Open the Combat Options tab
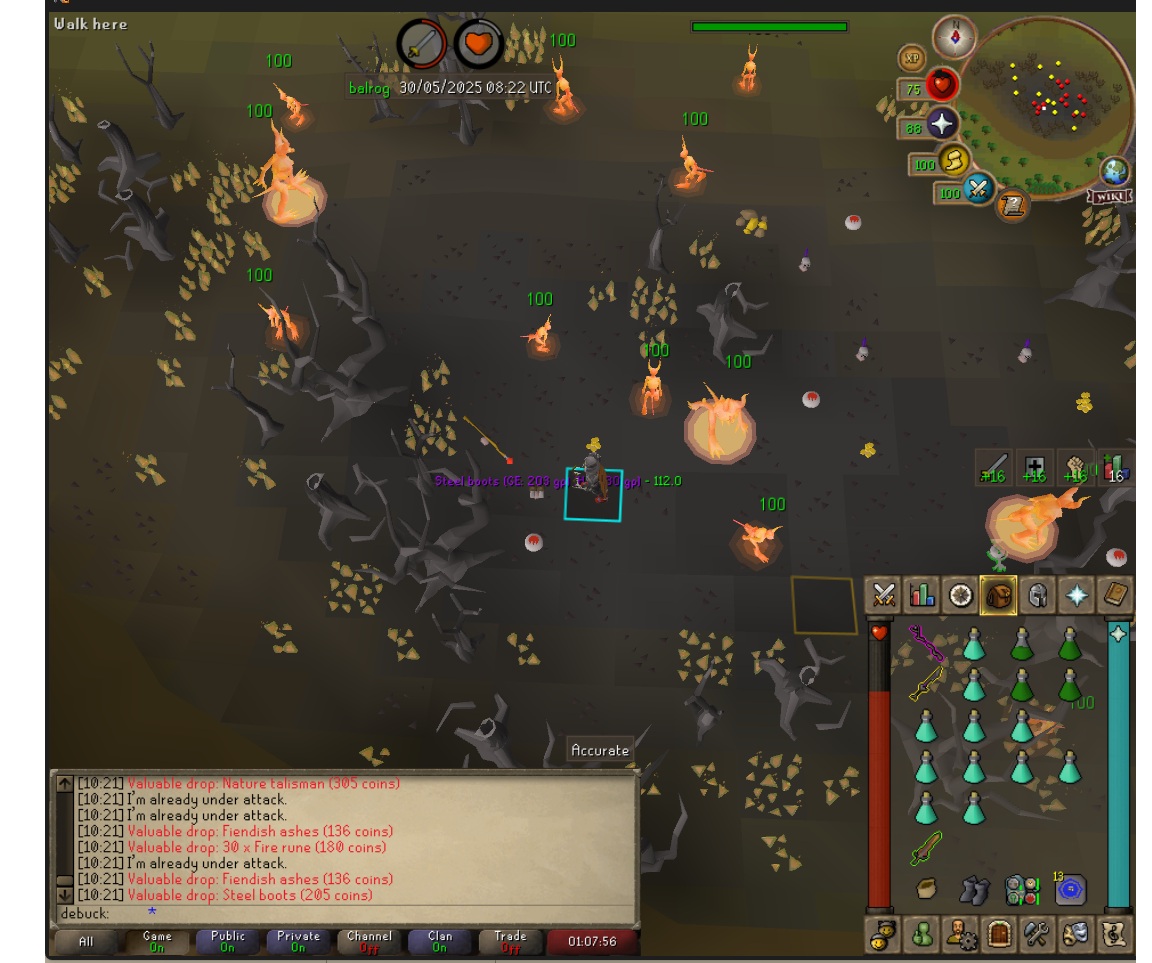 pos(884,595)
